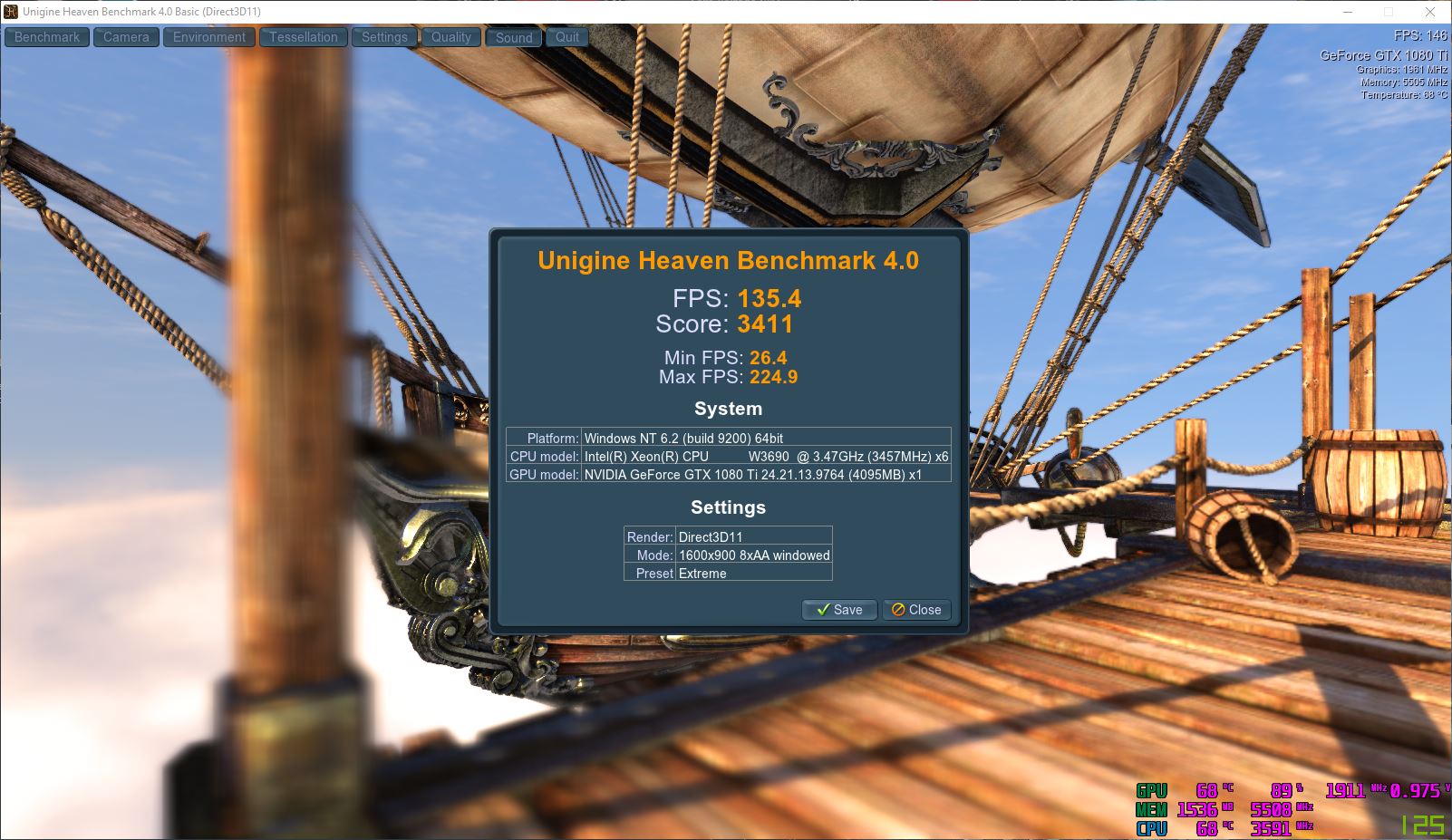This screenshot has width=1452, height=840.
Task: Toggle the Tessellation button
Action: click(303, 37)
